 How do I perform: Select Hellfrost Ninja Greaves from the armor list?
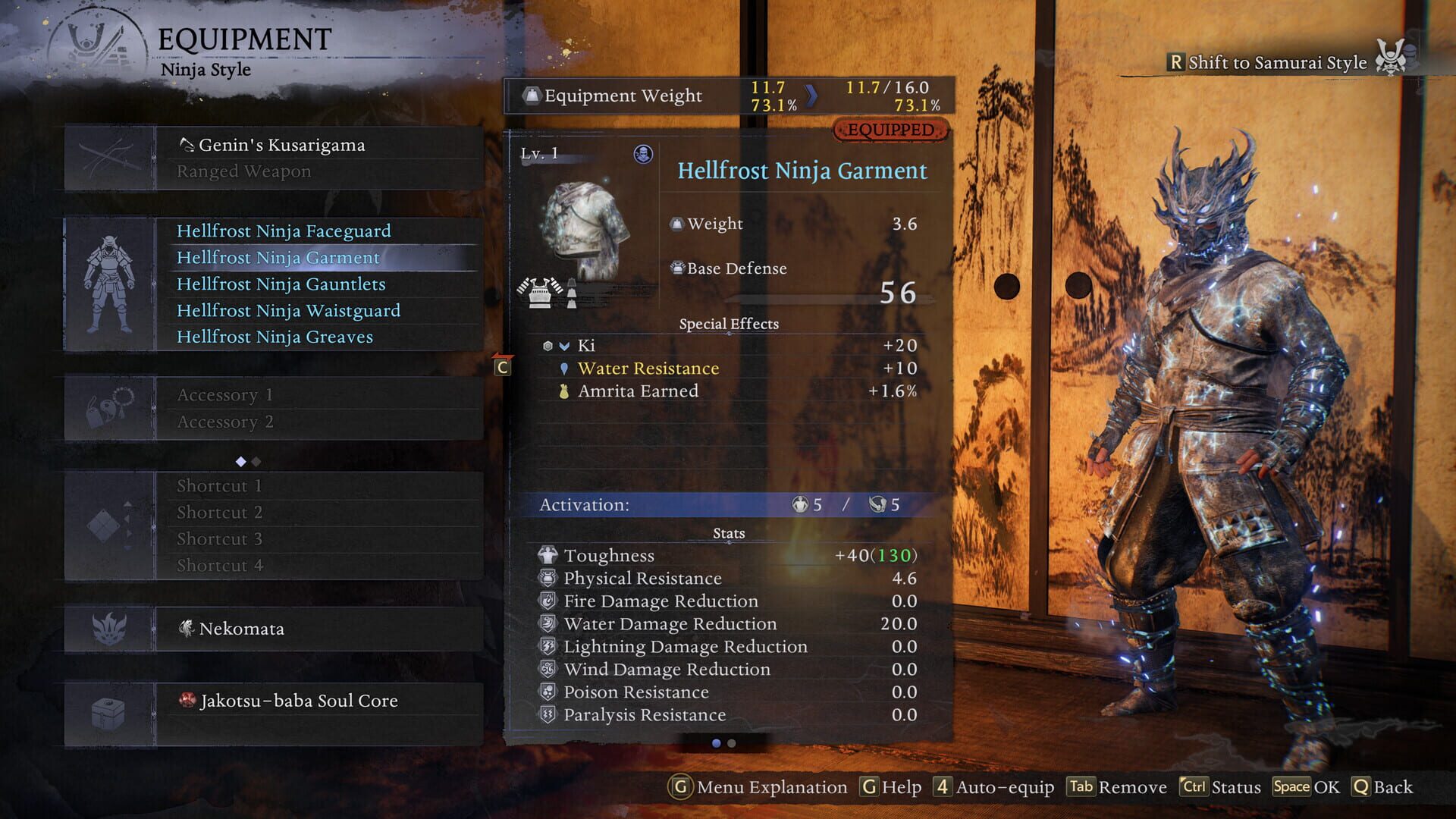[x=275, y=337]
